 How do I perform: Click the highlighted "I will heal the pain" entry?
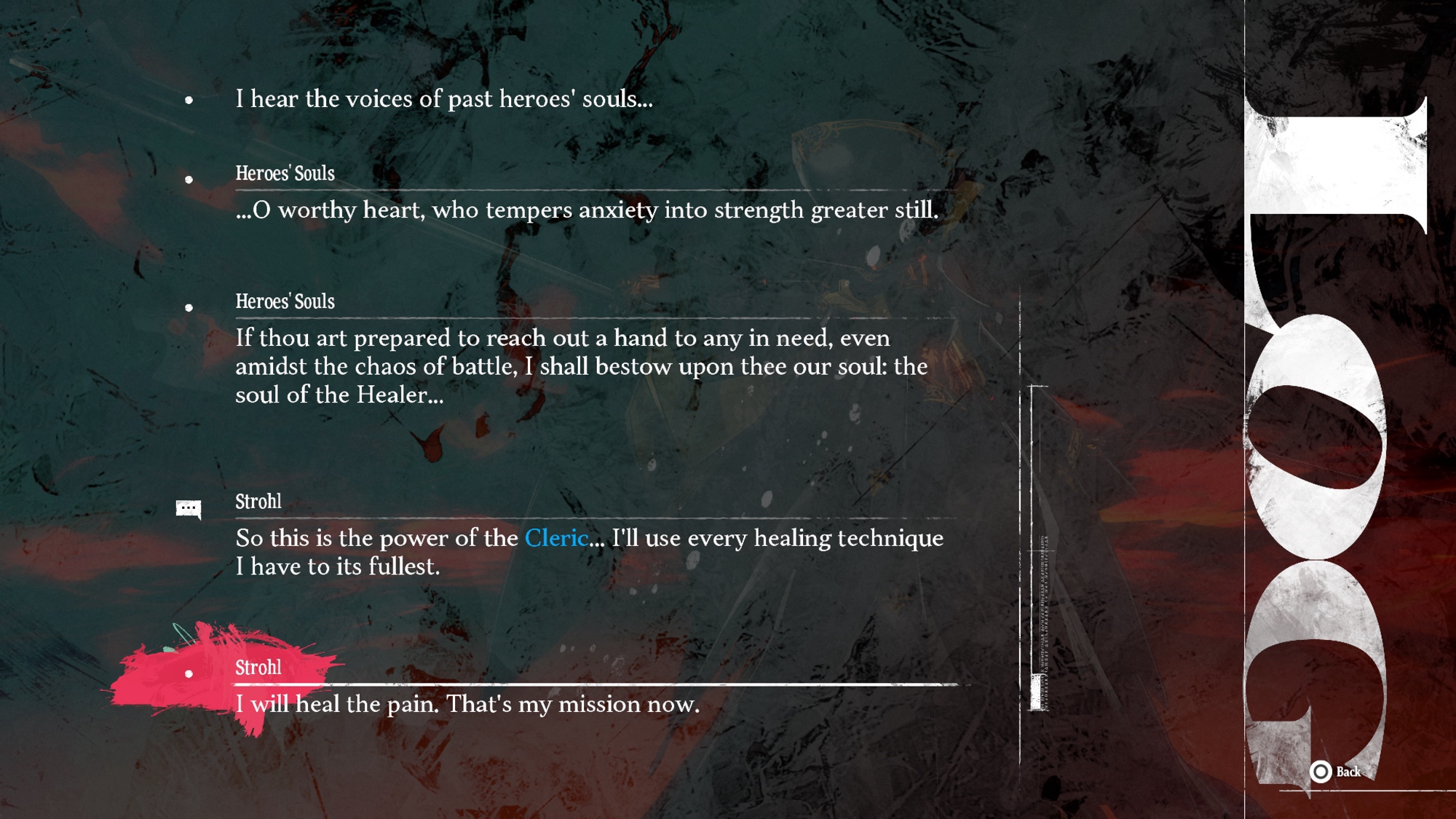point(467,704)
